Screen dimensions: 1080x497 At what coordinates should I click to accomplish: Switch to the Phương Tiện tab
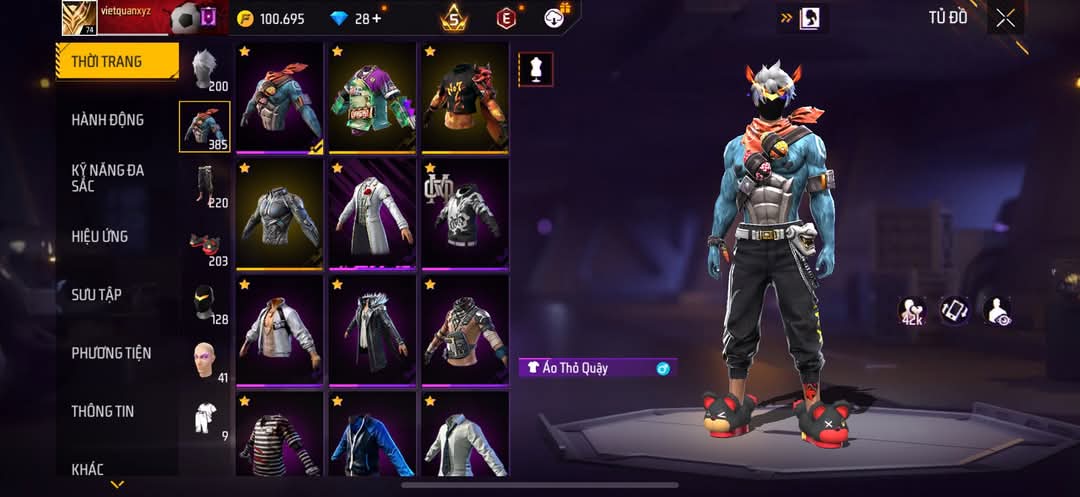pos(111,353)
